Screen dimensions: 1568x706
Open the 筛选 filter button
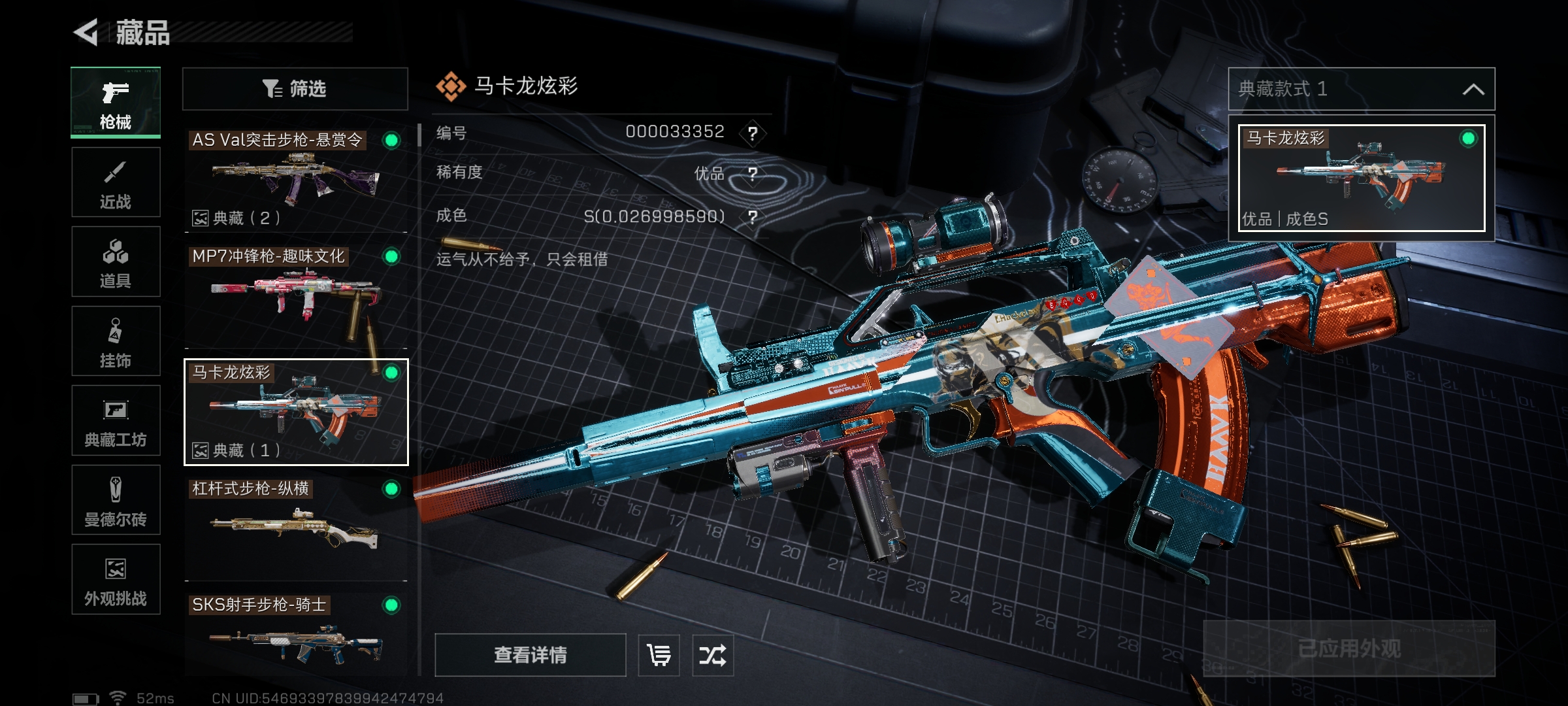point(295,89)
